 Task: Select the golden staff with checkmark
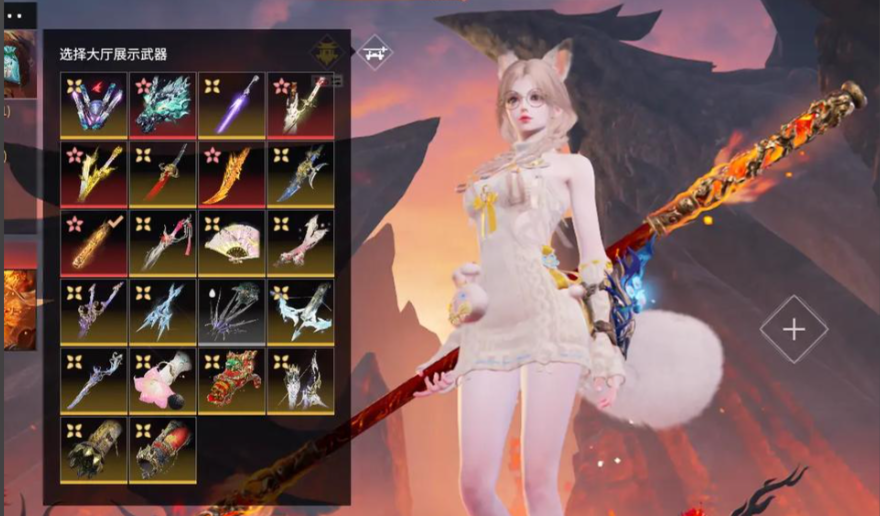point(94,242)
